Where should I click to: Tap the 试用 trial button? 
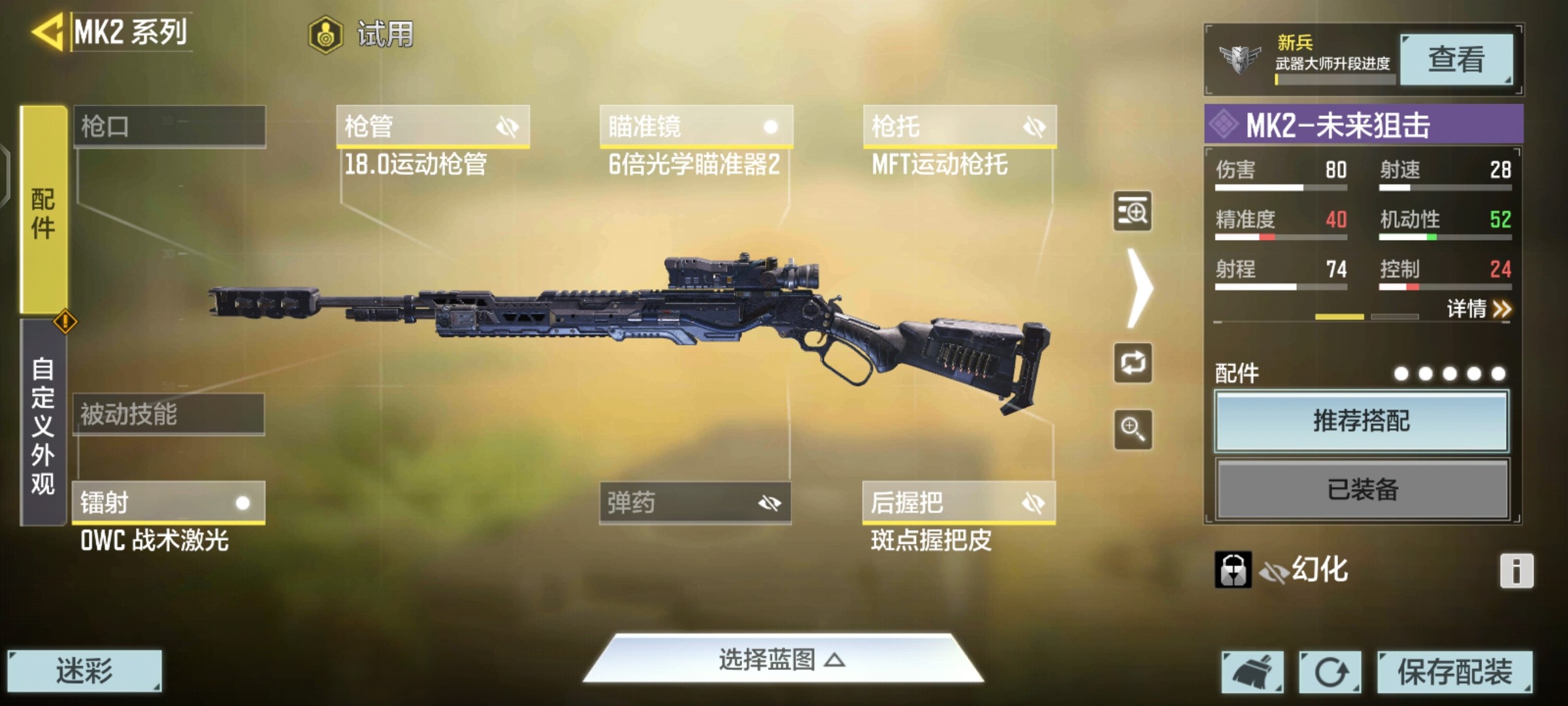coord(362,34)
